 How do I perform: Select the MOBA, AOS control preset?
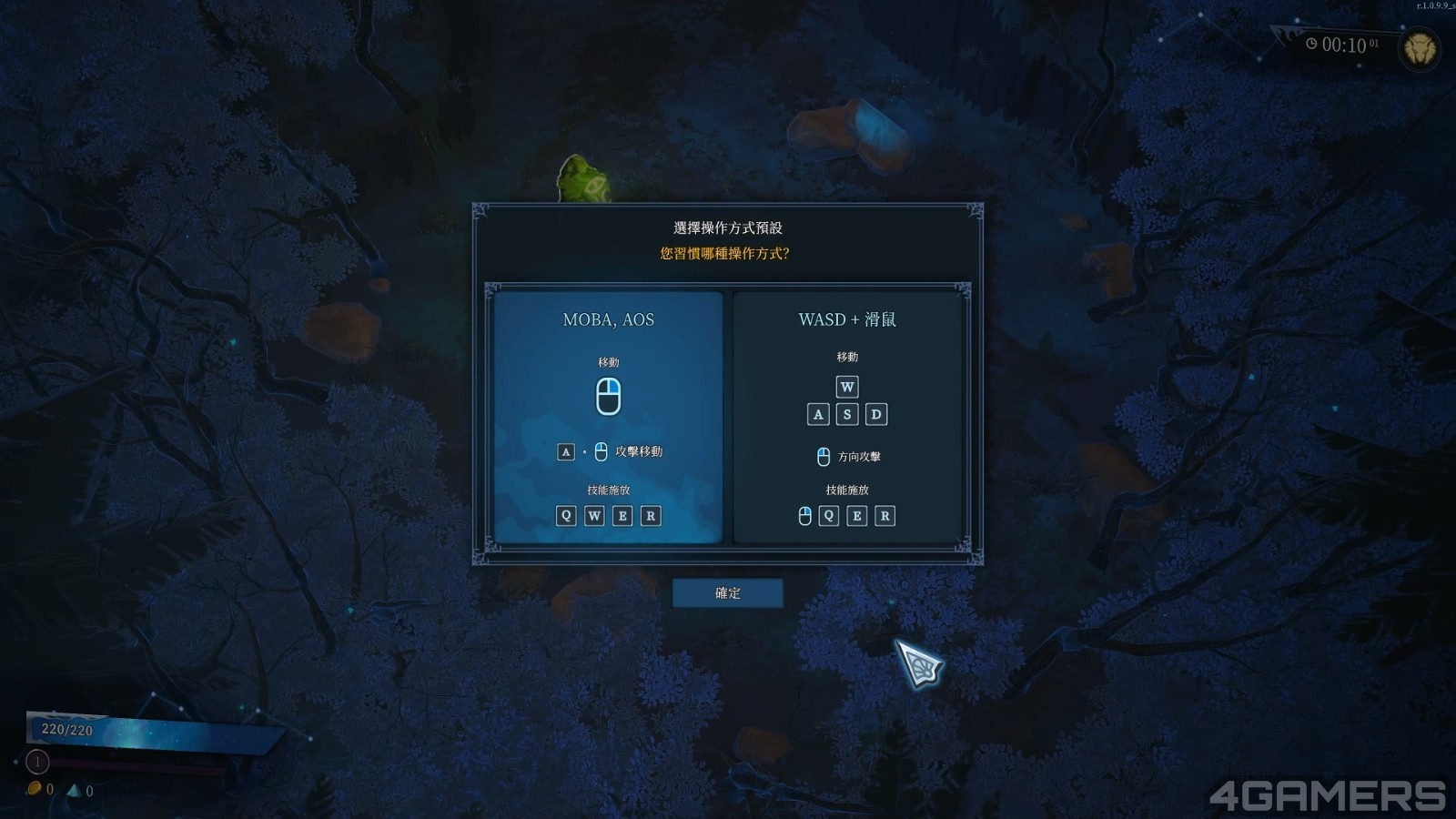pyautogui.click(x=608, y=417)
